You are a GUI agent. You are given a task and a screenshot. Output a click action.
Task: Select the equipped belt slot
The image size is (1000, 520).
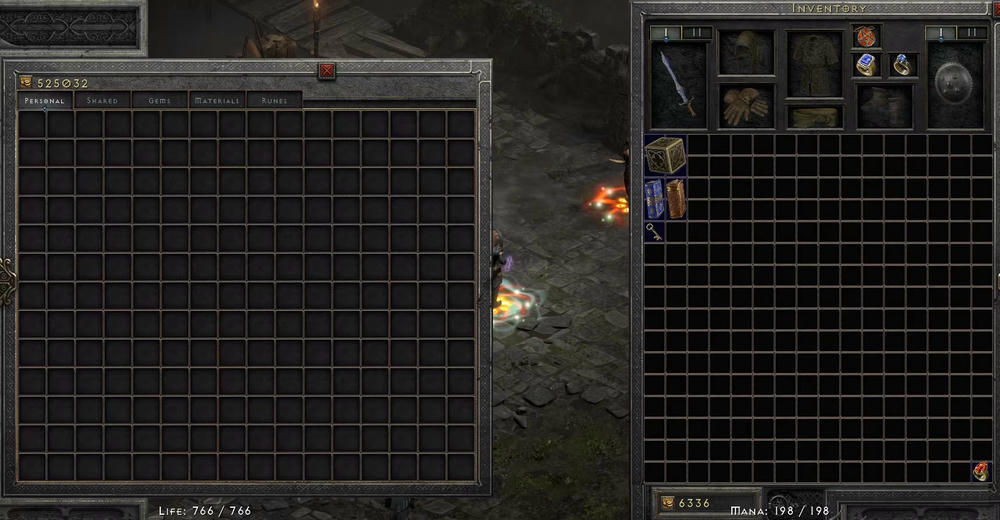(x=814, y=117)
